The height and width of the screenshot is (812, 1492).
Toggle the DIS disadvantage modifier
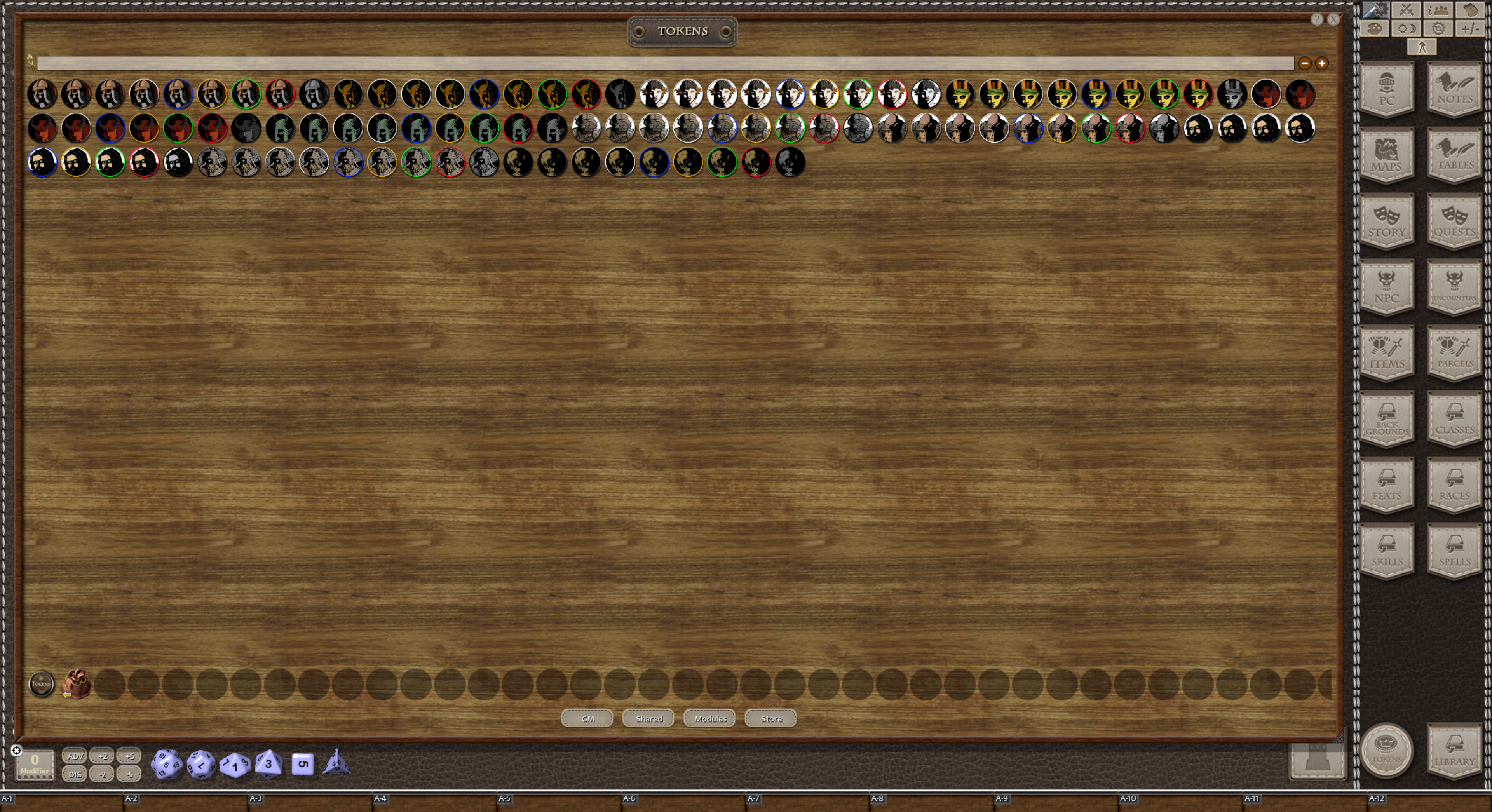click(x=75, y=774)
